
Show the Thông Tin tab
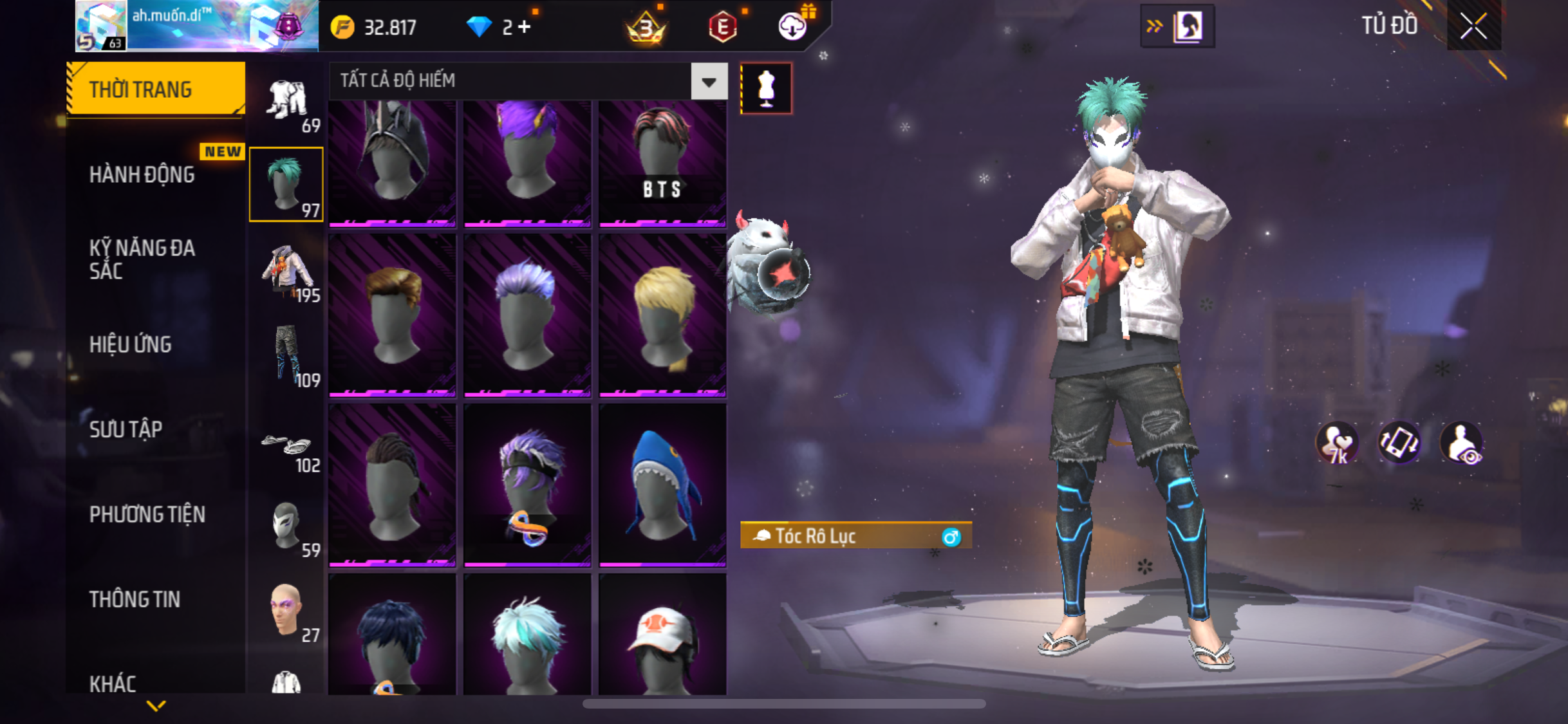click(x=135, y=600)
